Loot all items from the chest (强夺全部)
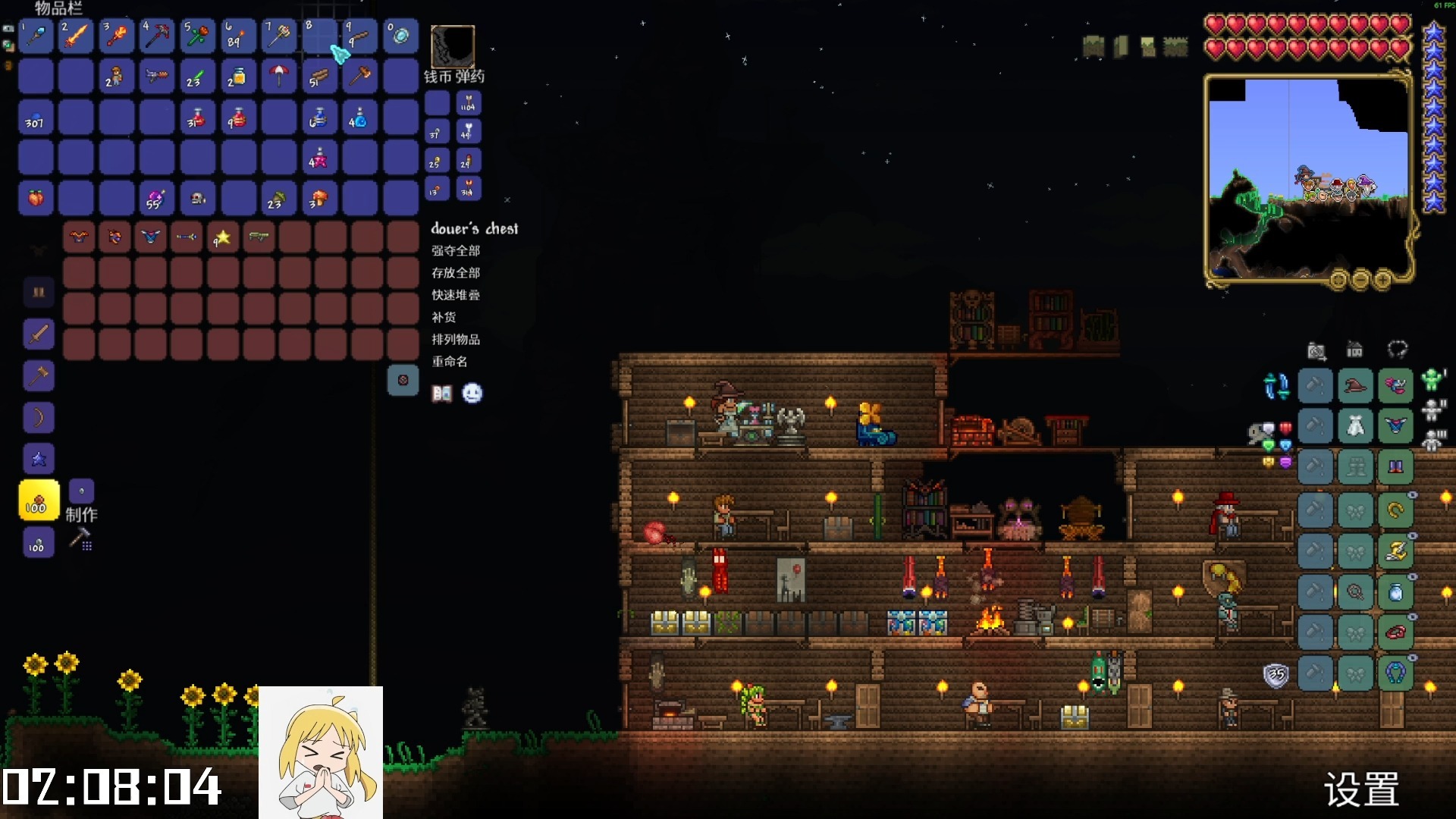1456x819 pixels. point(456,251)
